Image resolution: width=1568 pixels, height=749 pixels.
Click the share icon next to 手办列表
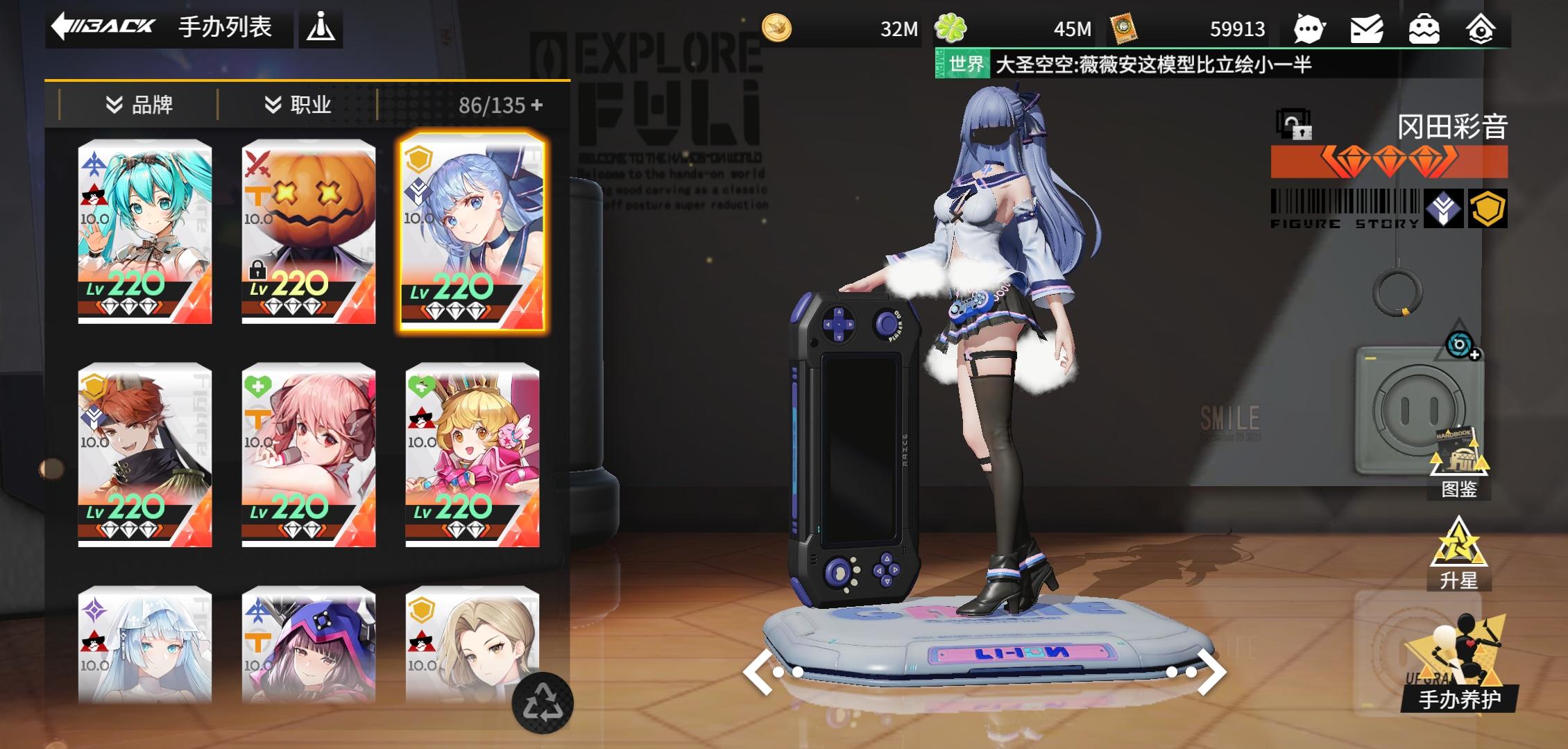(x=321, y=28)
